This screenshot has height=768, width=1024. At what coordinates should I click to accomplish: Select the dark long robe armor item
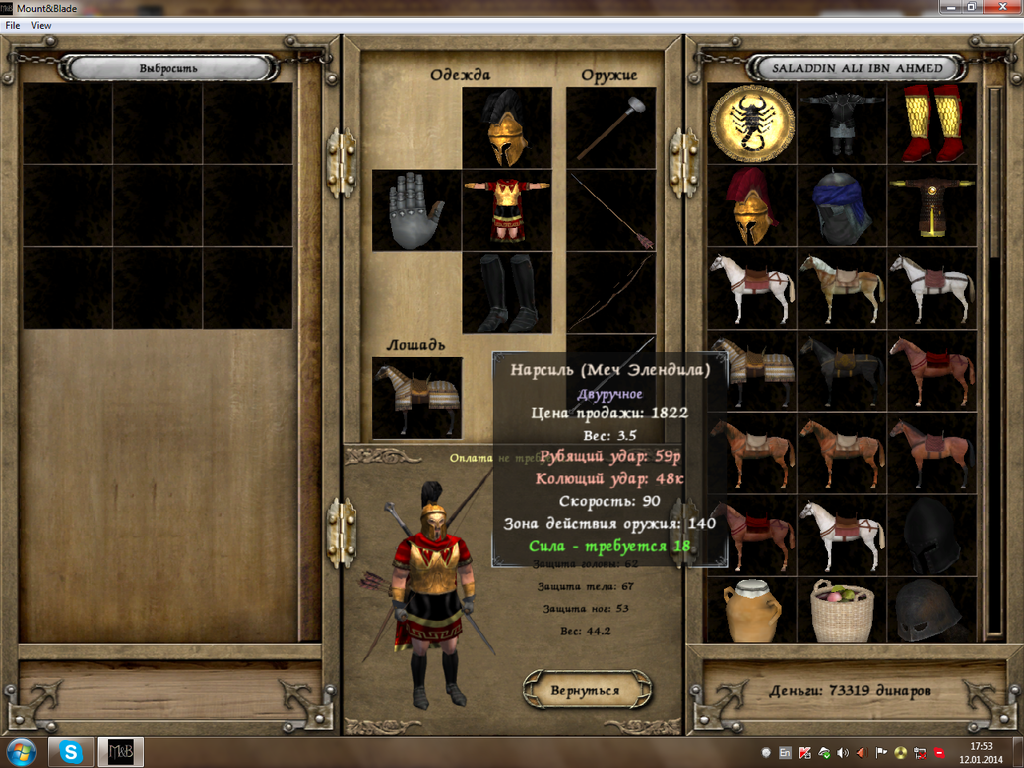pyautogui.click(x=932, y=206)
